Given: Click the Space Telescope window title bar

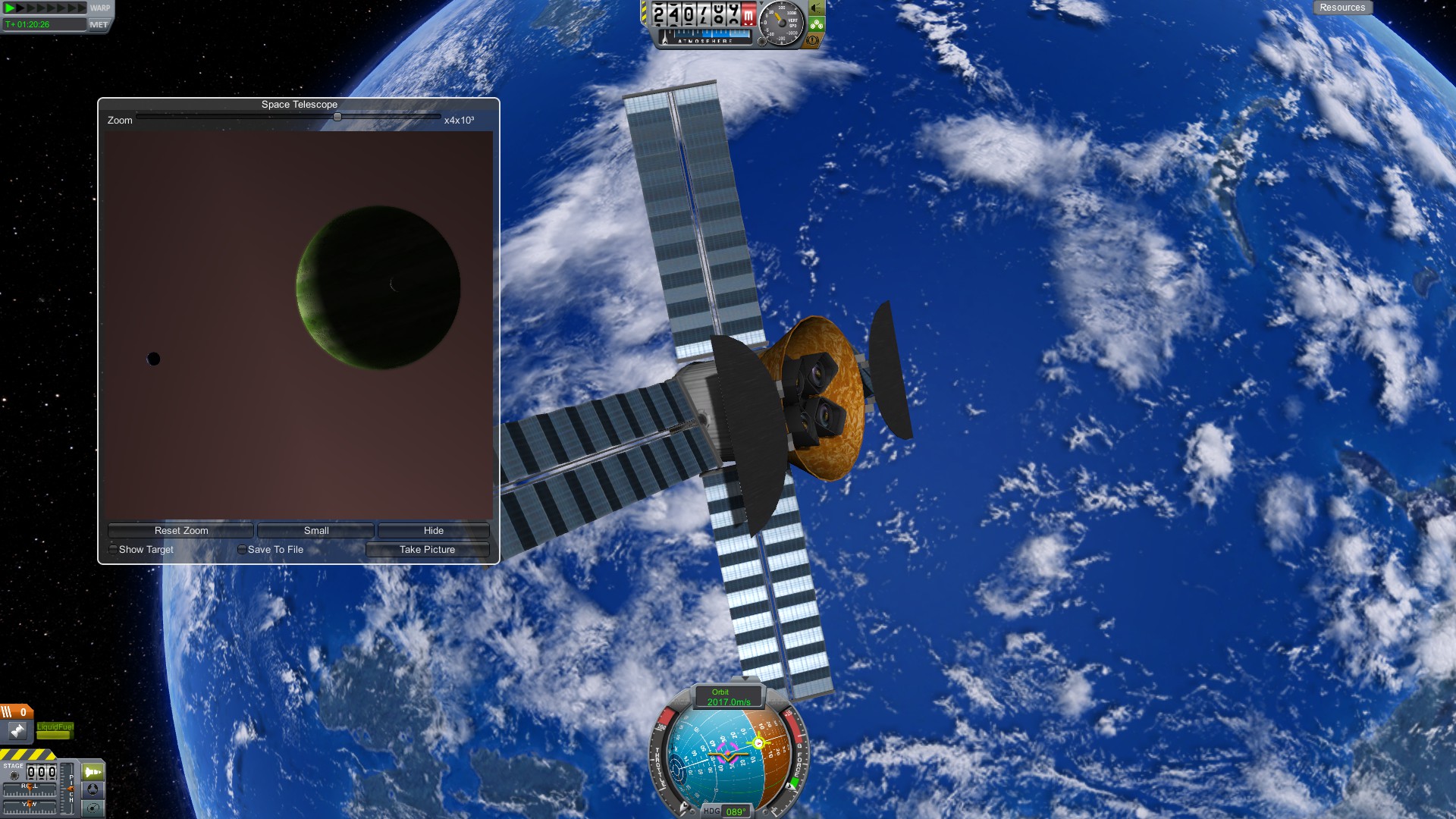Looking at the screenshot, I should tap(299, 104).
